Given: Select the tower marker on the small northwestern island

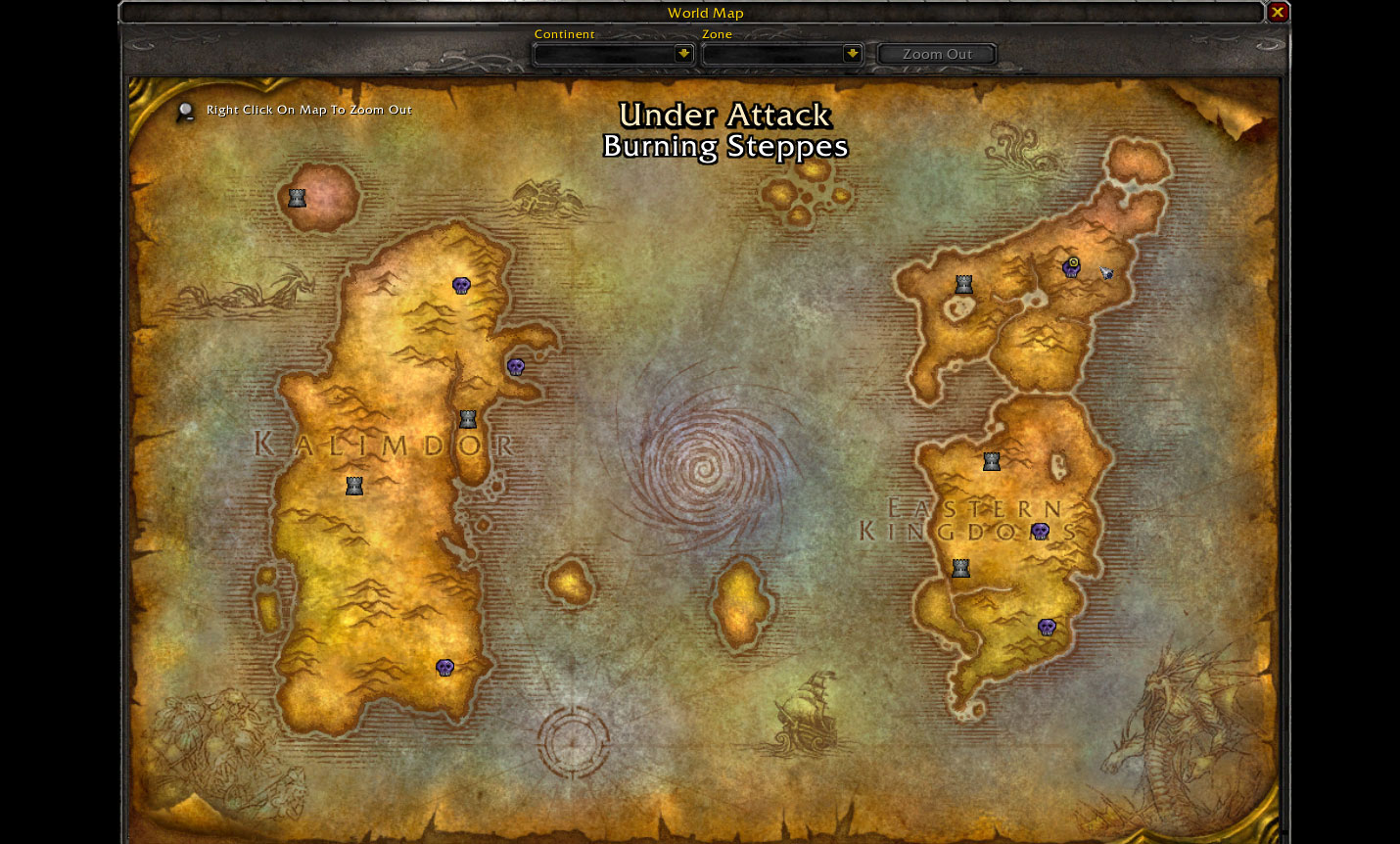Looking at the screenshot, I should tap(297, 198).
